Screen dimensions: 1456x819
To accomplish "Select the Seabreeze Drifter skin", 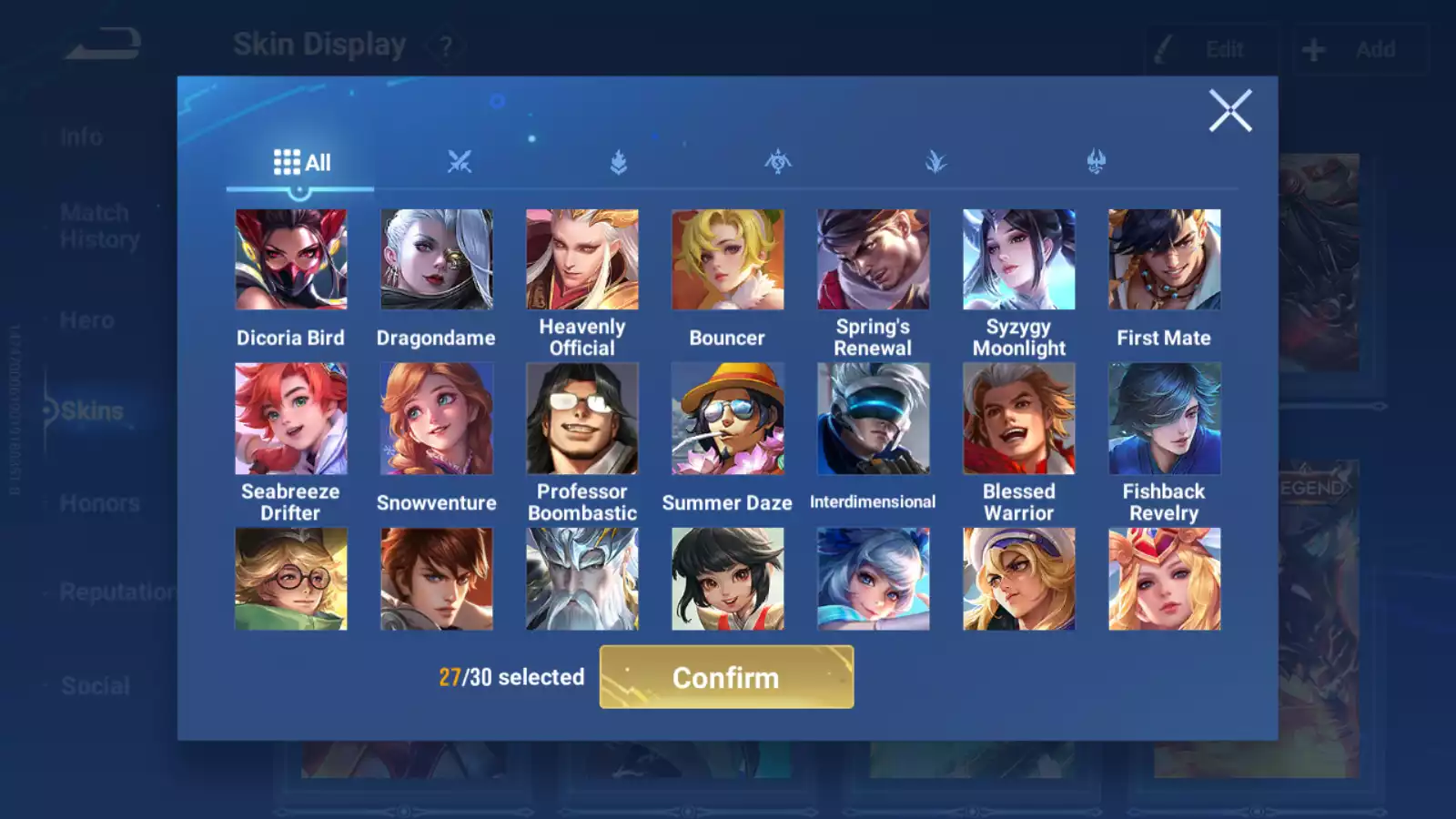I will click(x=291, y=419).
